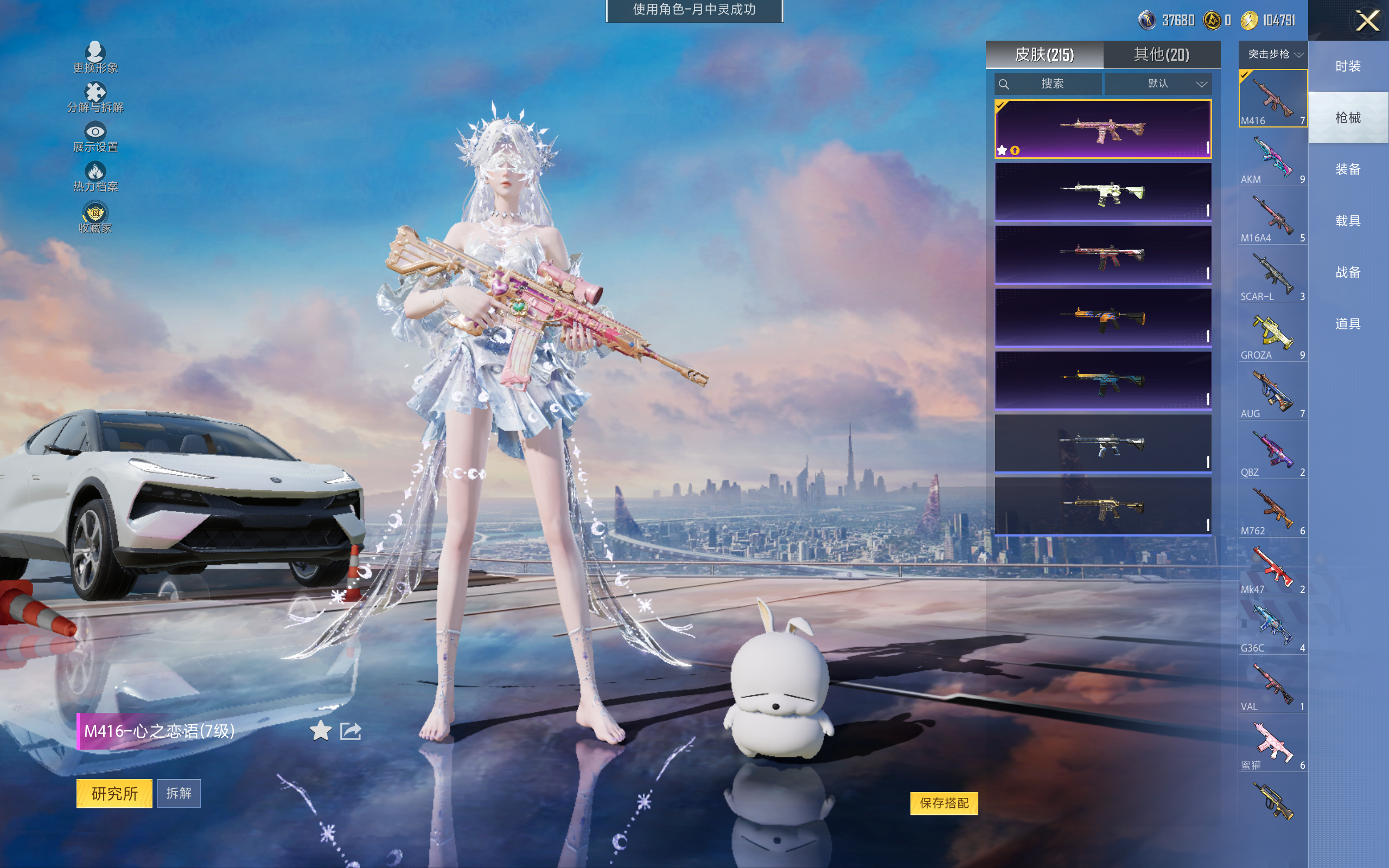Open the 时装 category

[x=1348, y=66]
